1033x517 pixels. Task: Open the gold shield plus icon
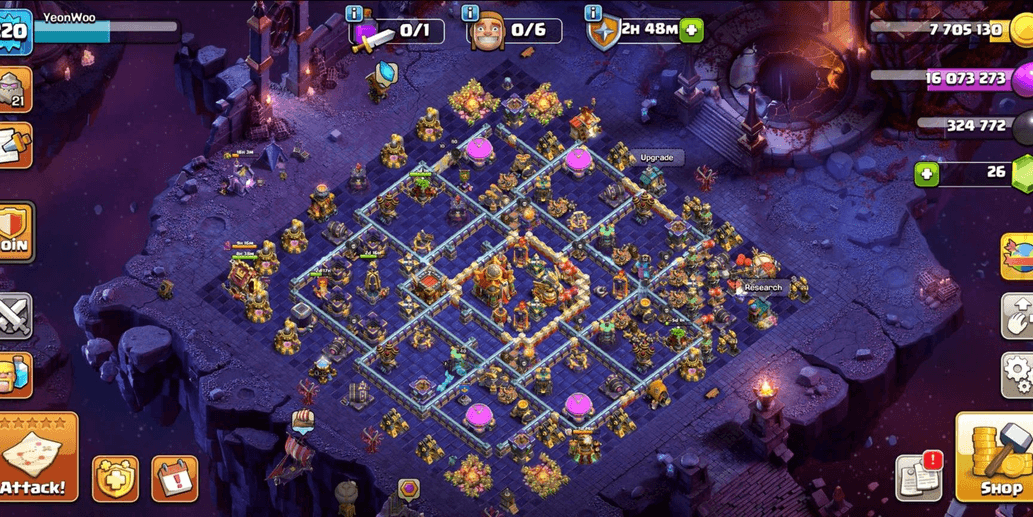(x=115, y=479)
